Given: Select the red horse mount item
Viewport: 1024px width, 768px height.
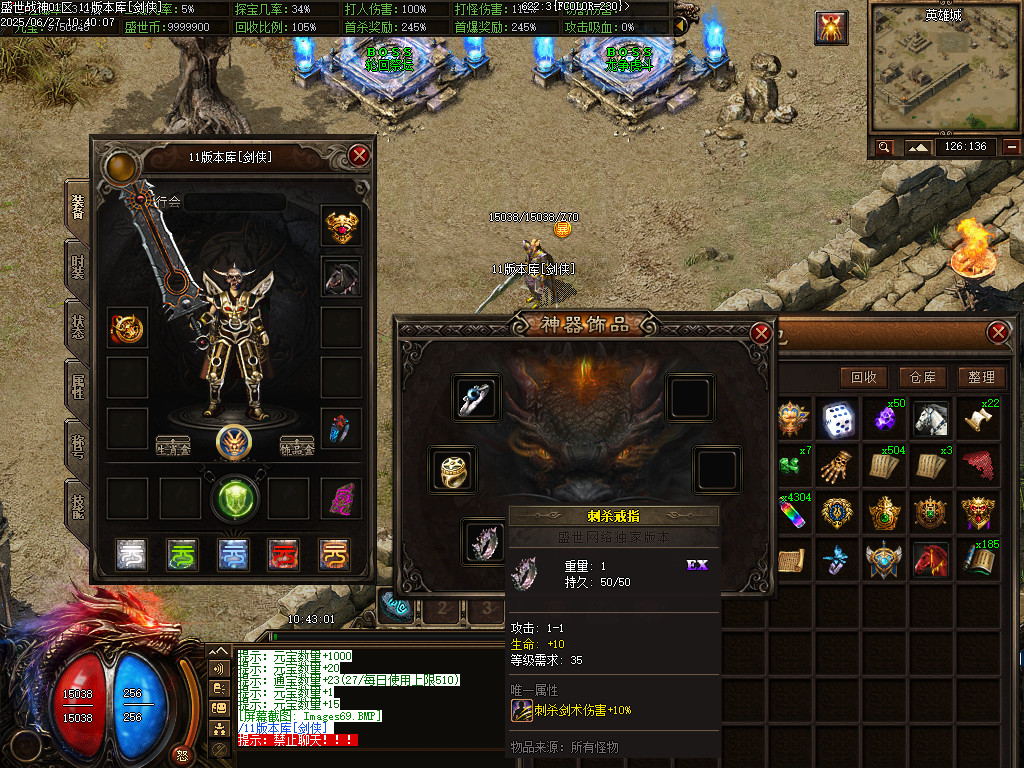Looking at the screenshot, I should (x=931, y=558).
